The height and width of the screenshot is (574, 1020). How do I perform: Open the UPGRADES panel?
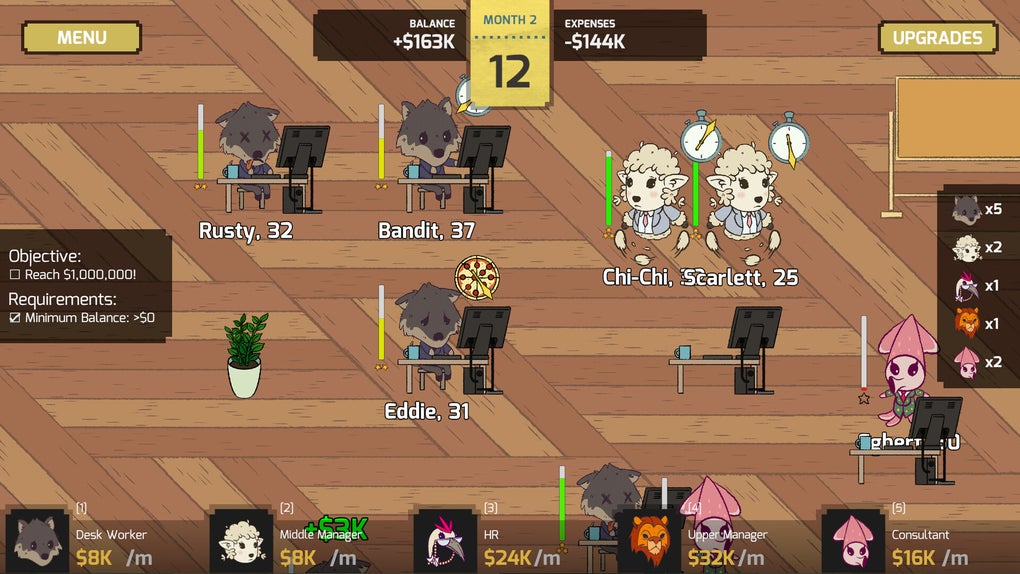coord(937,38)
